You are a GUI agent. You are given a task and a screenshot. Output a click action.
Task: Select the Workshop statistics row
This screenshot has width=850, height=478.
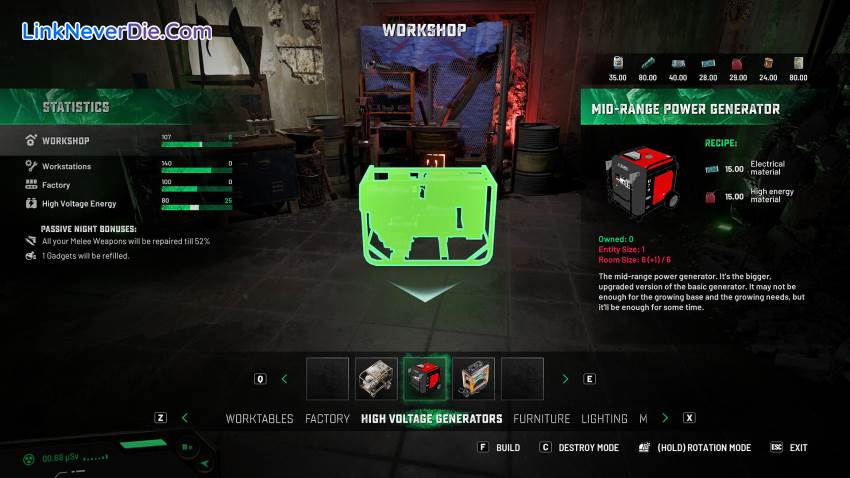pos(66,141)
